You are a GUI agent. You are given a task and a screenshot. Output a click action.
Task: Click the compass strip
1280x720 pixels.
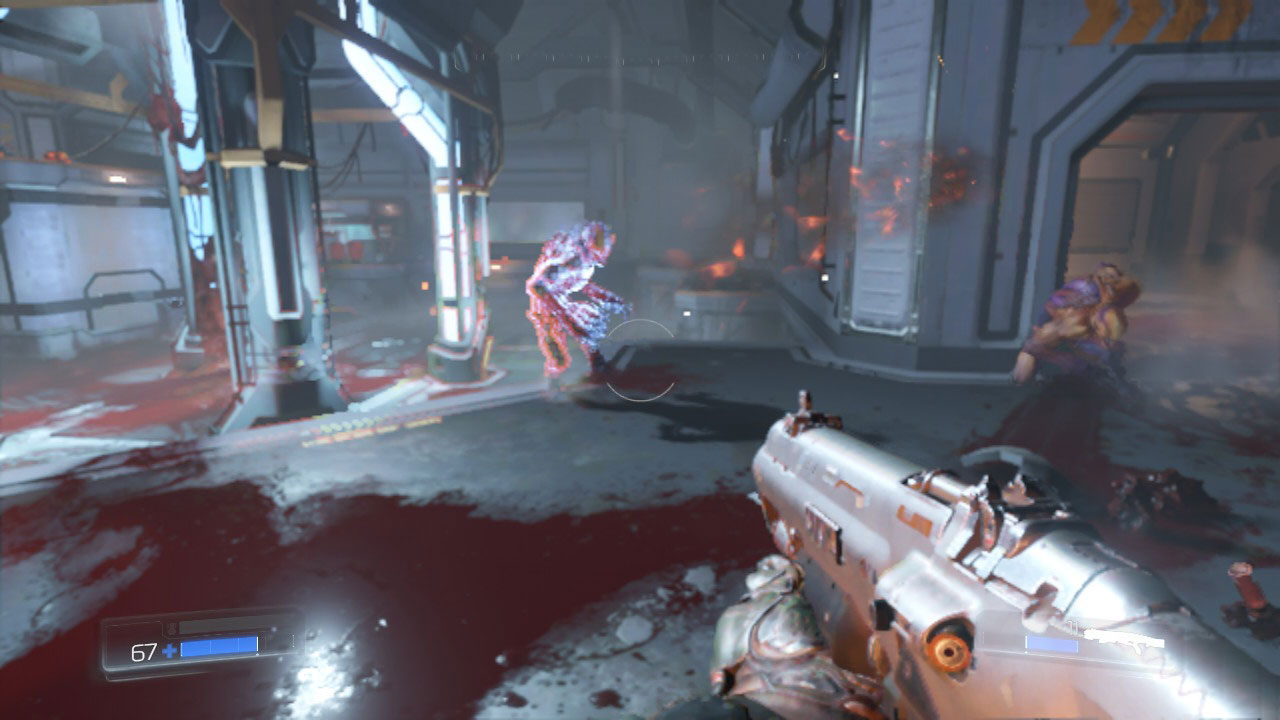[x=640, y=58]
